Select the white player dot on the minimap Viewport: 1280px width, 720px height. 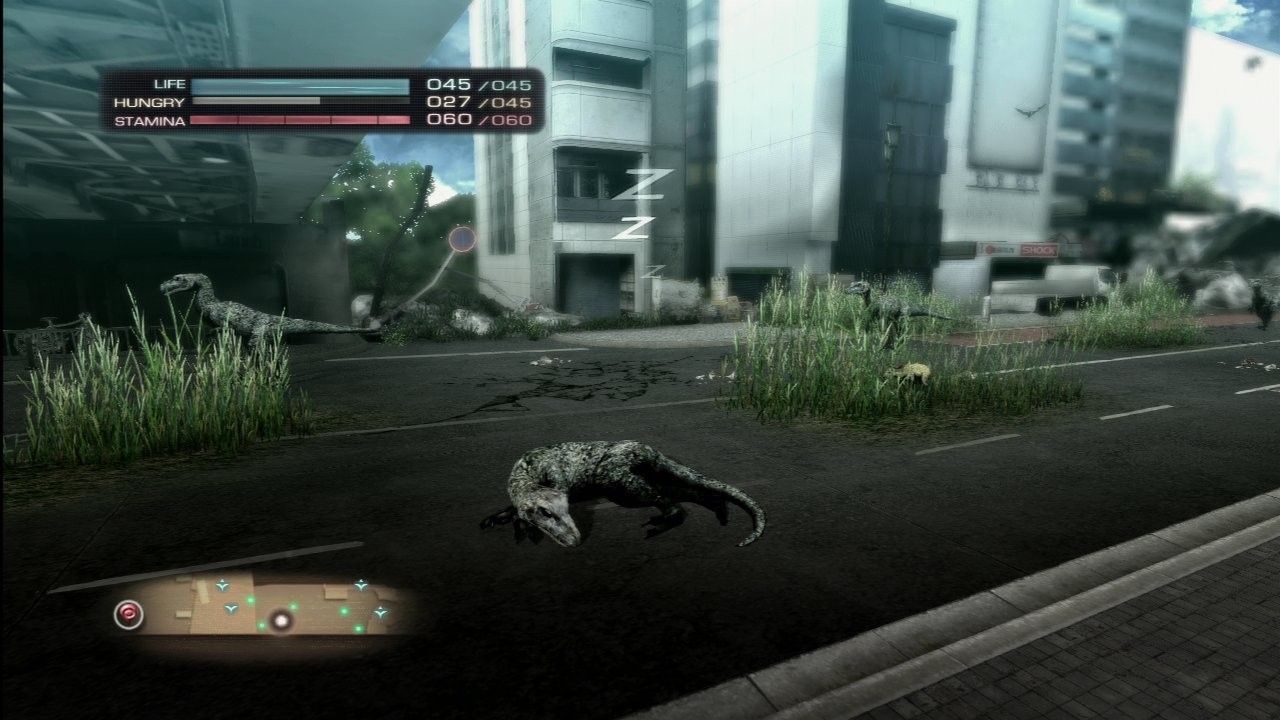[x=282, y=622]
